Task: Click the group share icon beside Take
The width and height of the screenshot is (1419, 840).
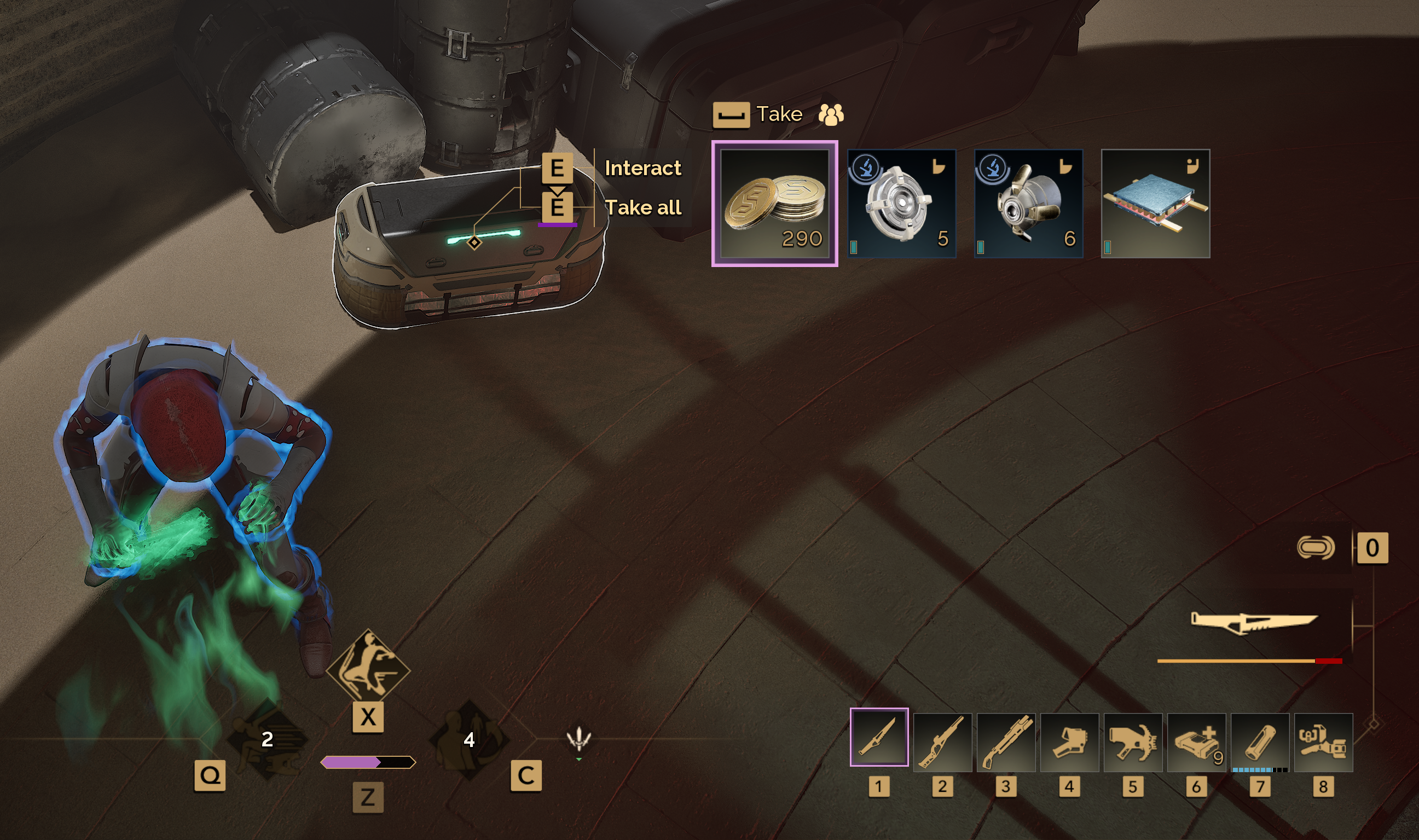Action: [x=830, y=114]
